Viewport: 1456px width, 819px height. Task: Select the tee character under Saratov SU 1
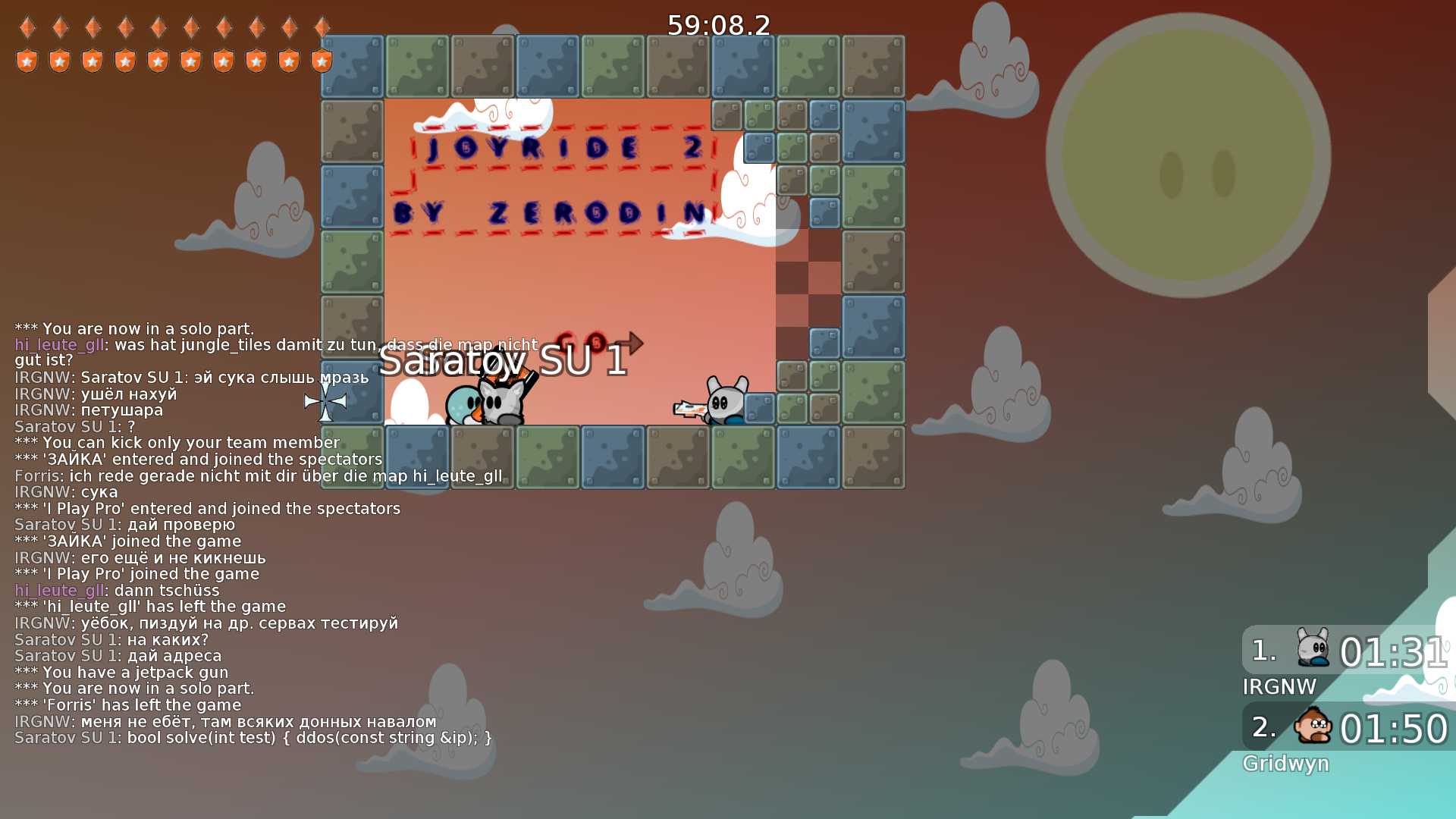pos(500,398)
